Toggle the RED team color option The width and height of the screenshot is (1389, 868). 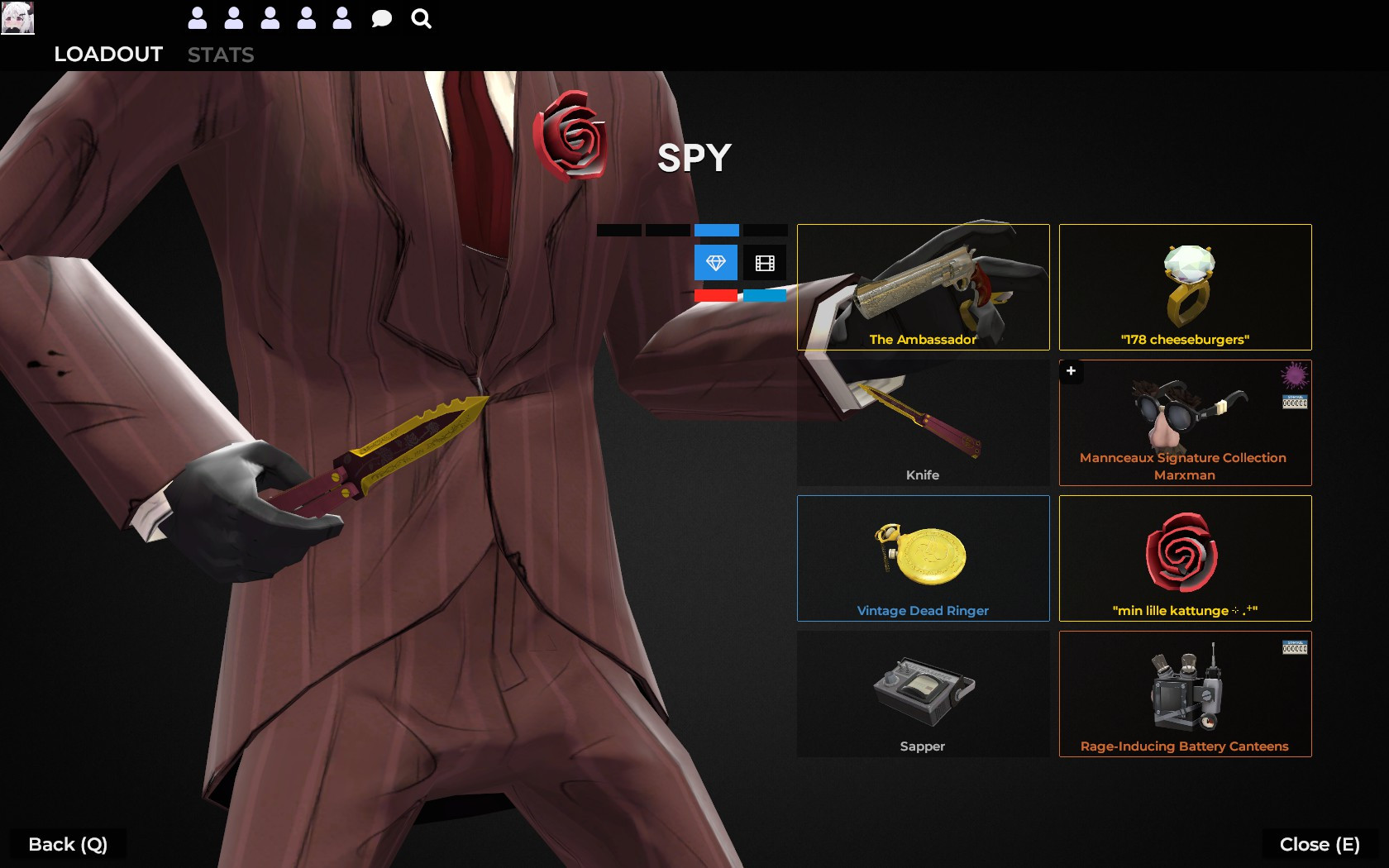coord(714,295)
